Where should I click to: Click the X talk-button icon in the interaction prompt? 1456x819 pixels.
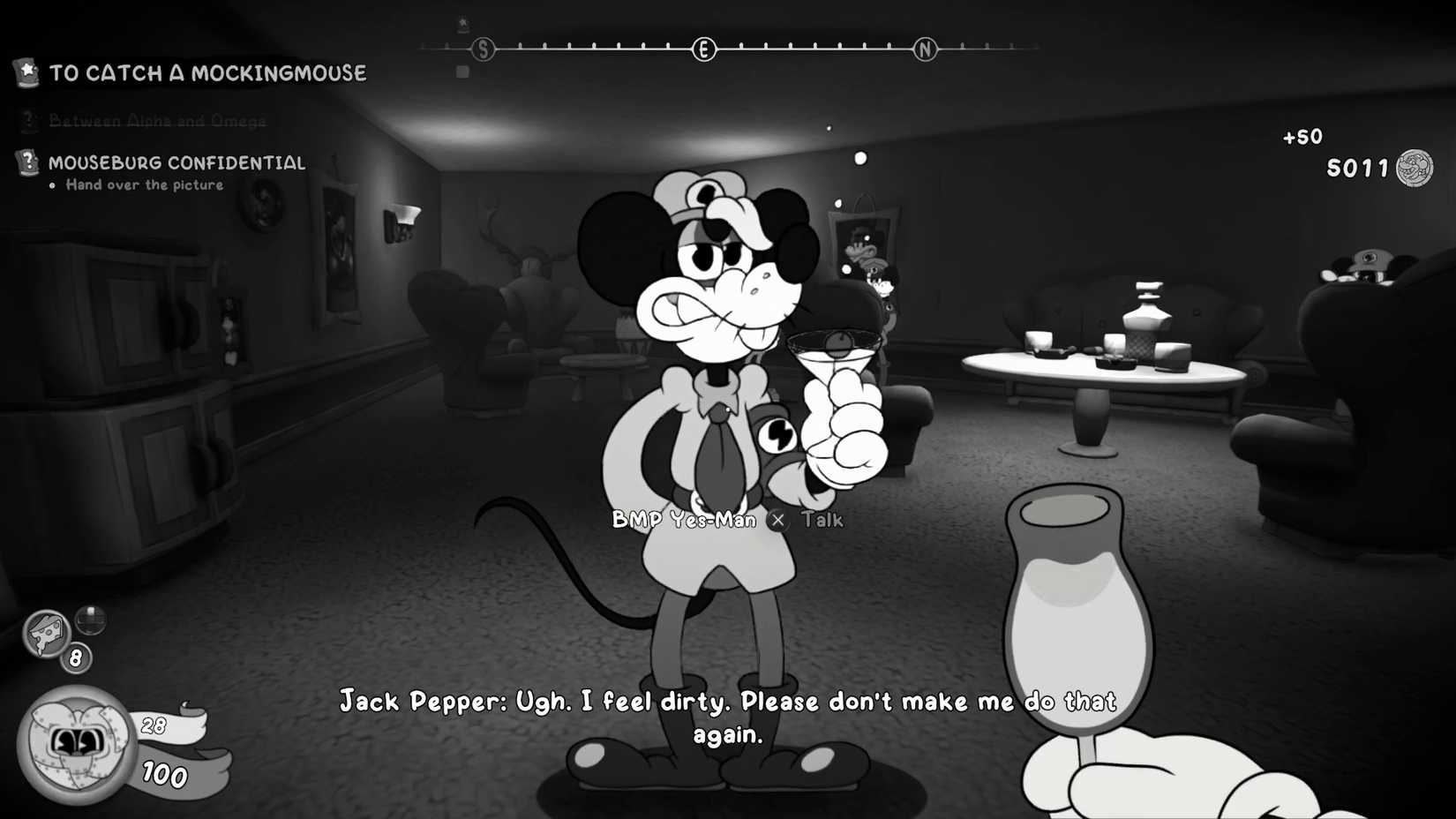point(777,521)
